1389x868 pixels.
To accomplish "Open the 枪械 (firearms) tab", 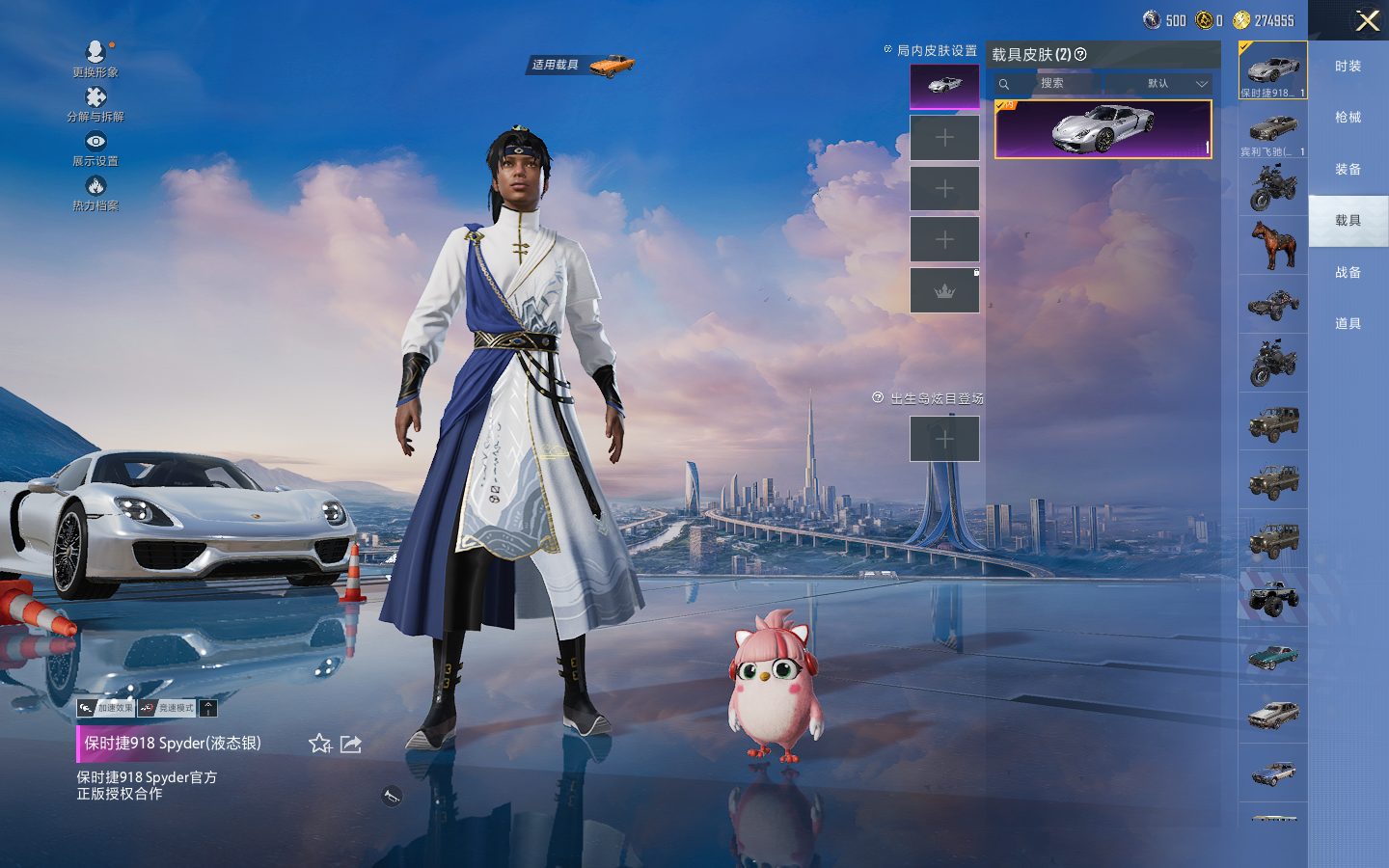I will tap(1348, 118).
